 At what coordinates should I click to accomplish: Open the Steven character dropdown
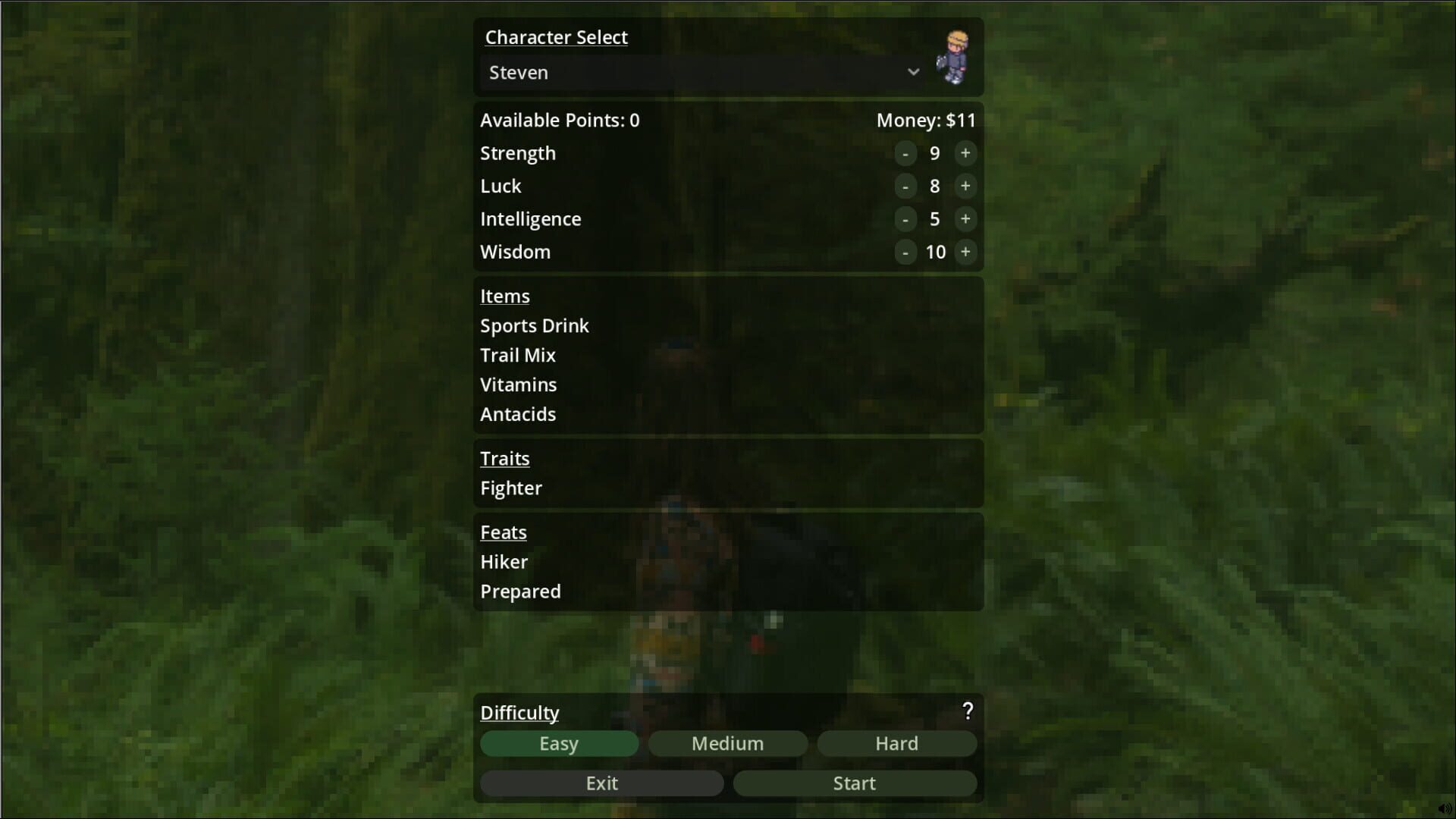(698, 73)
